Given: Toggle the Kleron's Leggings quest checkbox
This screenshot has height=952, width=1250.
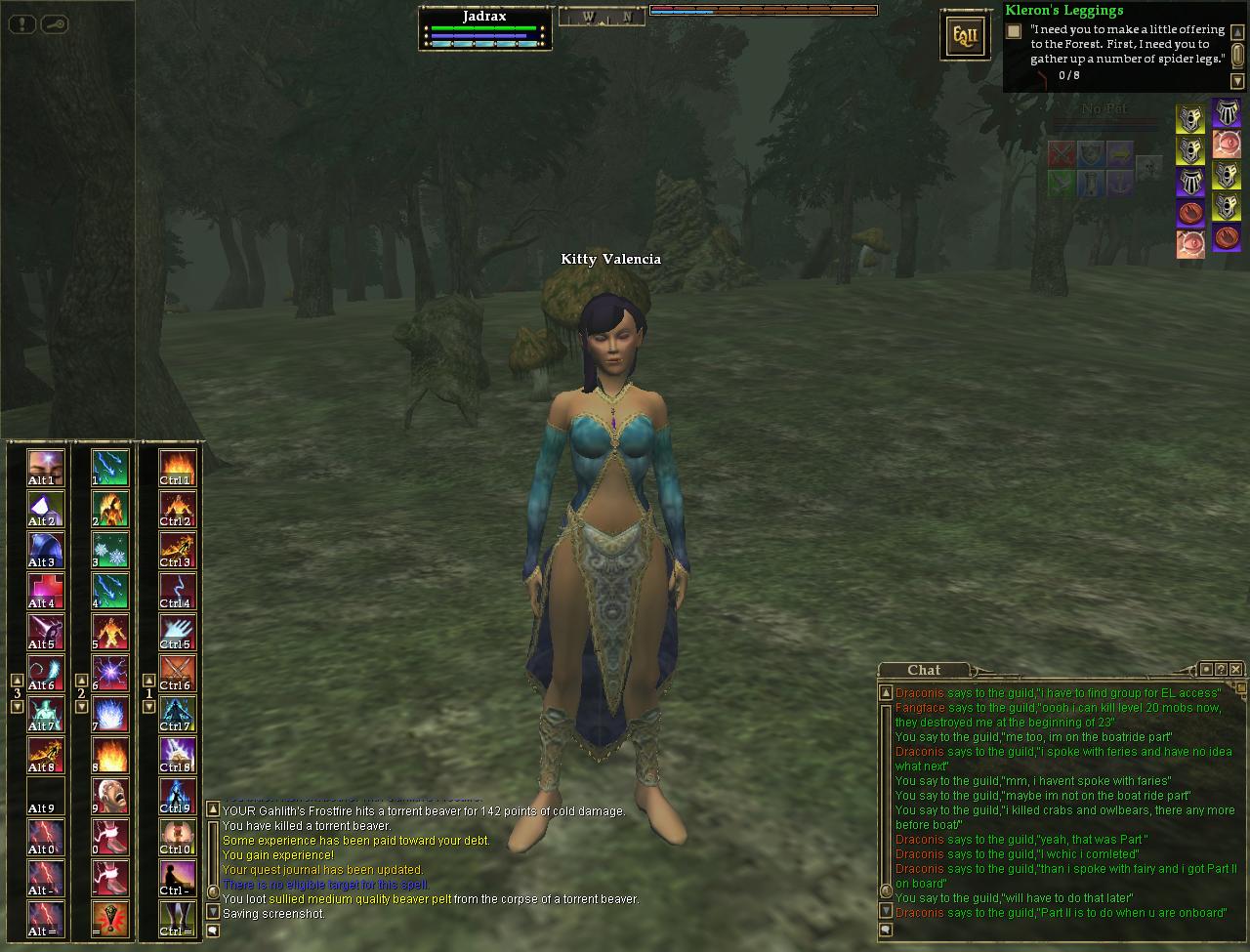Looking at the screenshot, I should (1014, 31).
